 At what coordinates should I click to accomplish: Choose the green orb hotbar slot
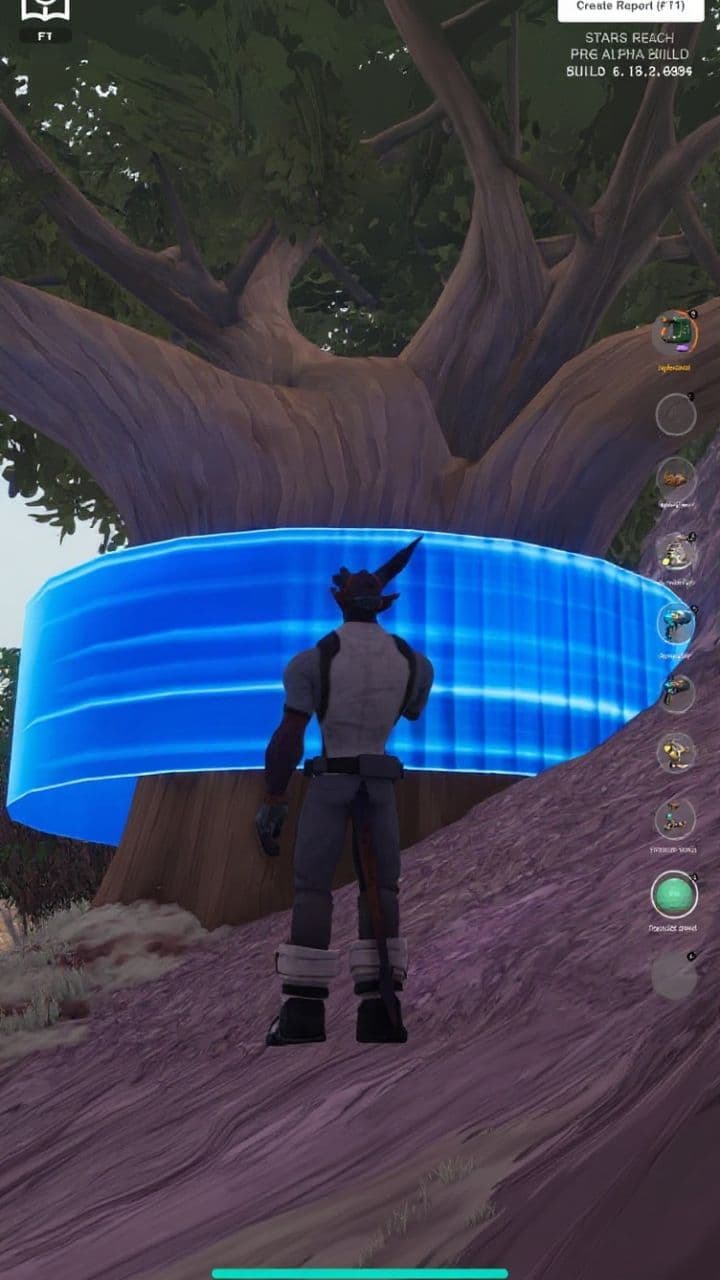(x=674, y=894)
